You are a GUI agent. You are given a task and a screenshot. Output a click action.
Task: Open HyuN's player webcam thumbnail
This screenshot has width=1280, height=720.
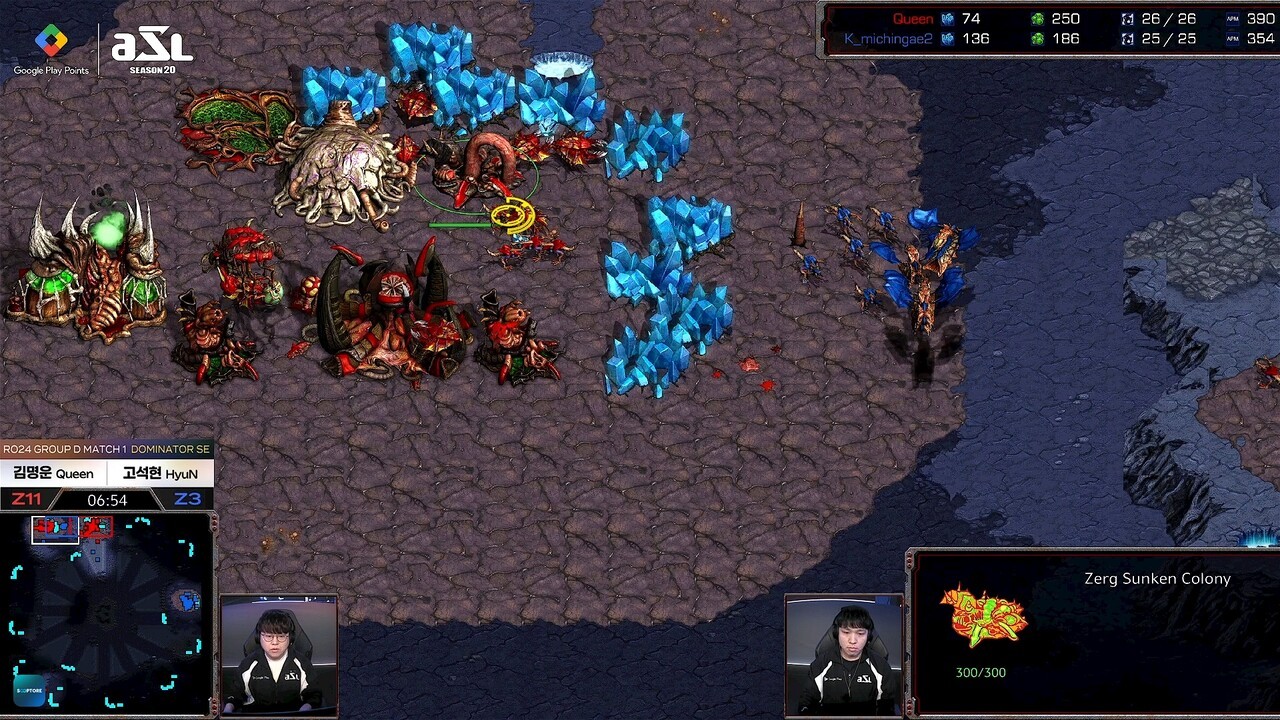pos(844,656)
